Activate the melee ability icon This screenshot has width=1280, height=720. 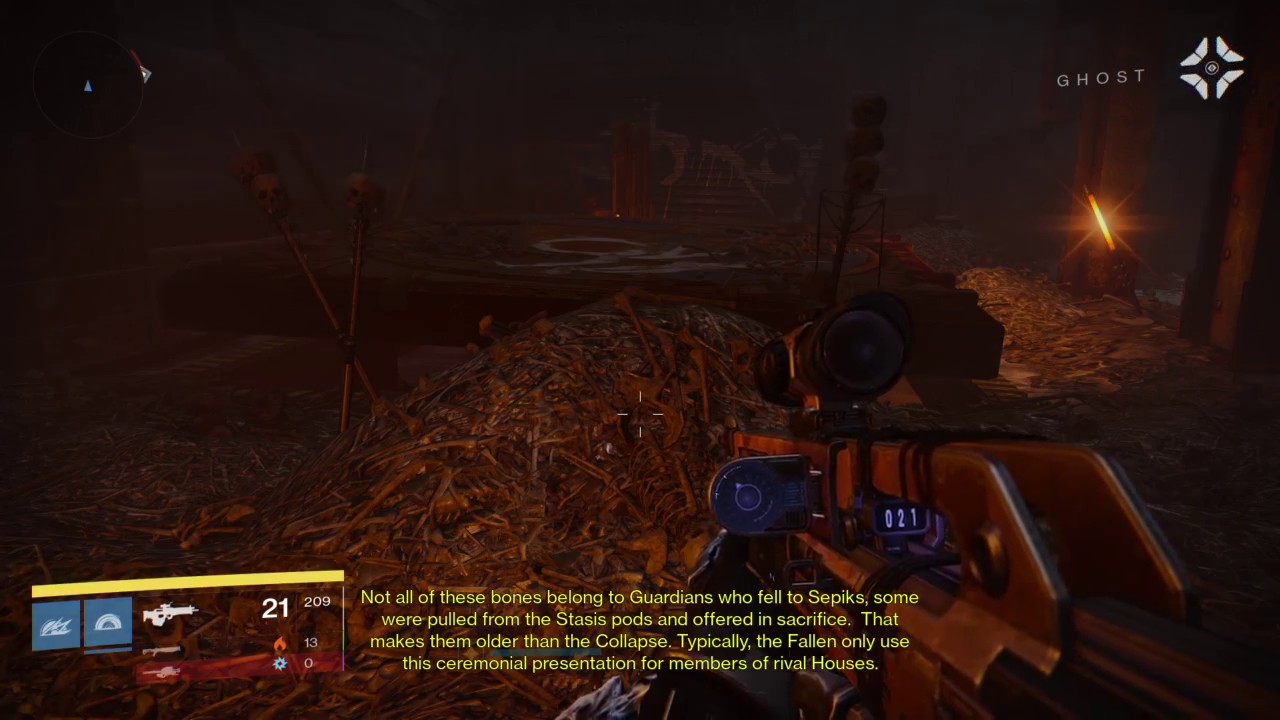pyautogui.click(x=56, y=623)
